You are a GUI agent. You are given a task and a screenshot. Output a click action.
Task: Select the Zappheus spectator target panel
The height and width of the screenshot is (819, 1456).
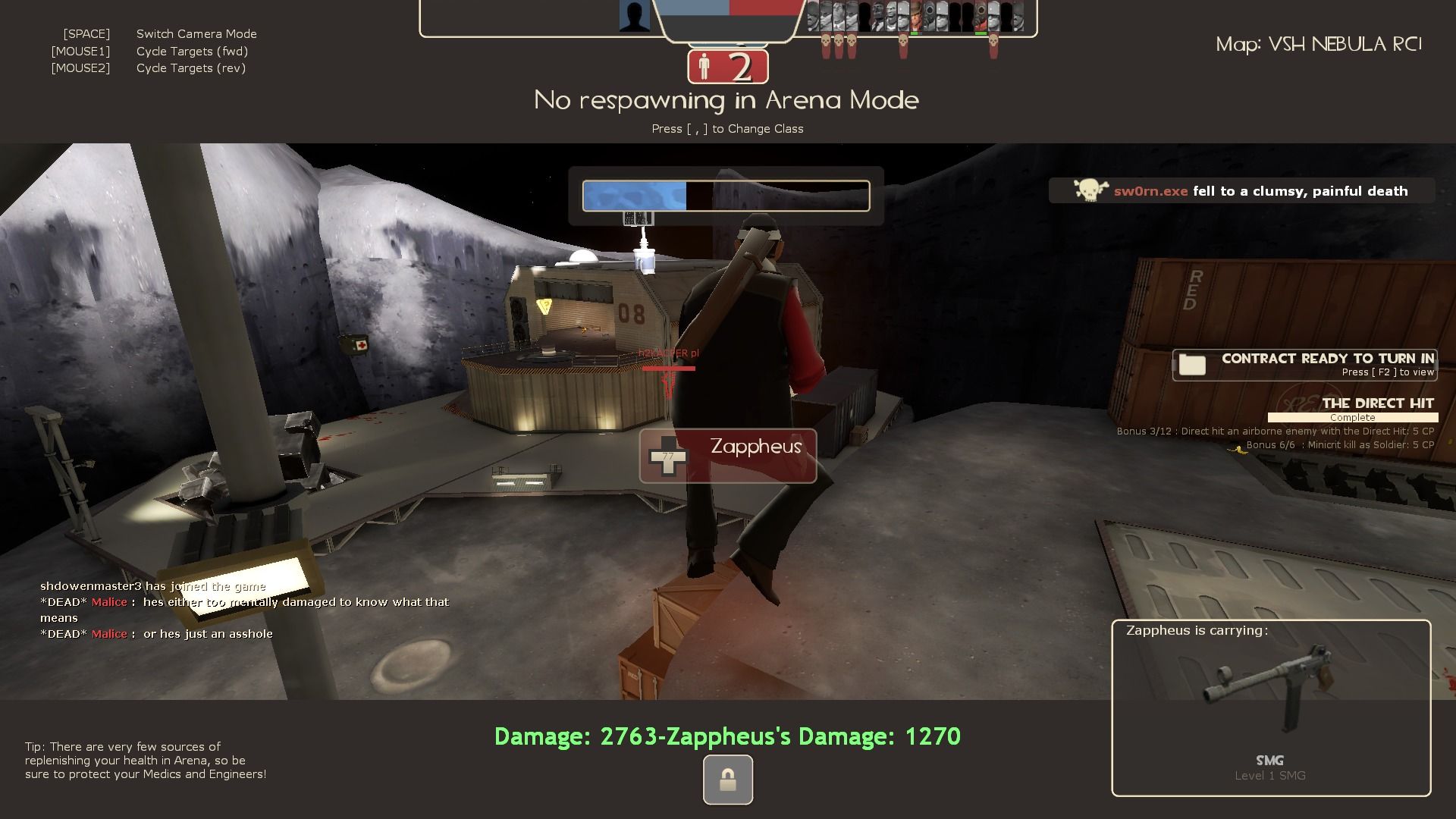tap(727, 455)
